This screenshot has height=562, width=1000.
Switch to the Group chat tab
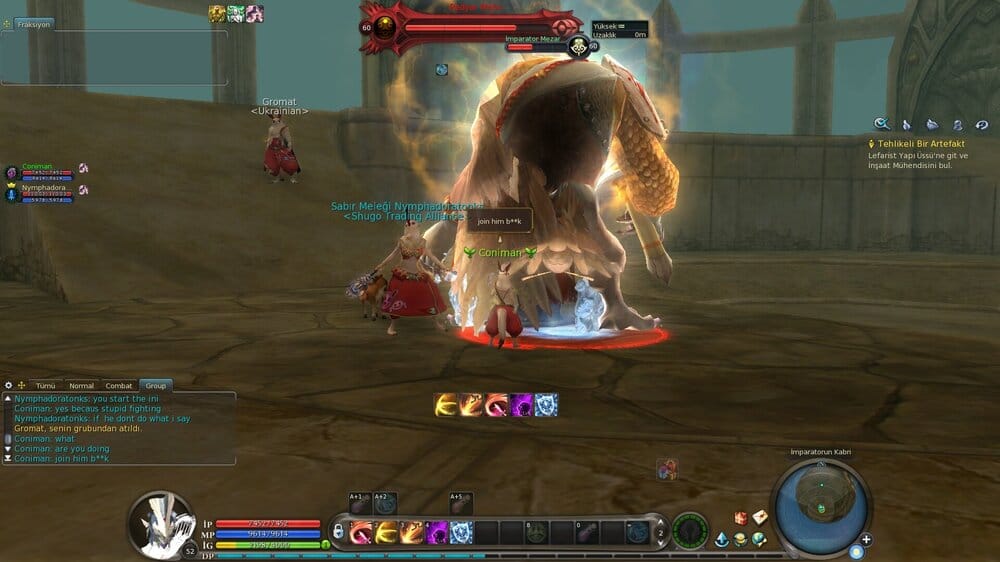pyautogui.click(x=155, y=385)
